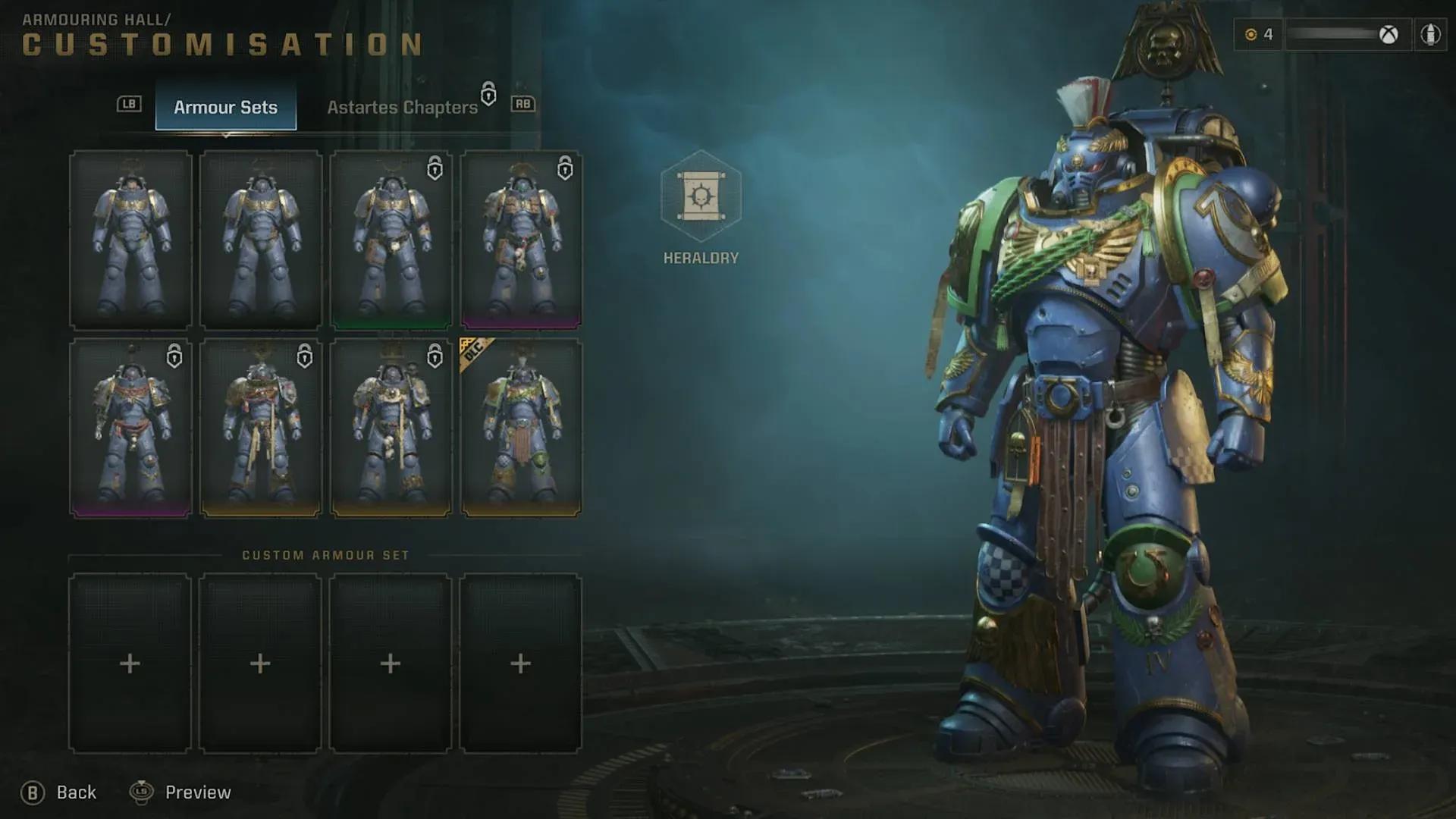The image size is (1456, 819).
Task: Click the fourth Custom Armour Set plus slot
Action: [x=519, y=664]
